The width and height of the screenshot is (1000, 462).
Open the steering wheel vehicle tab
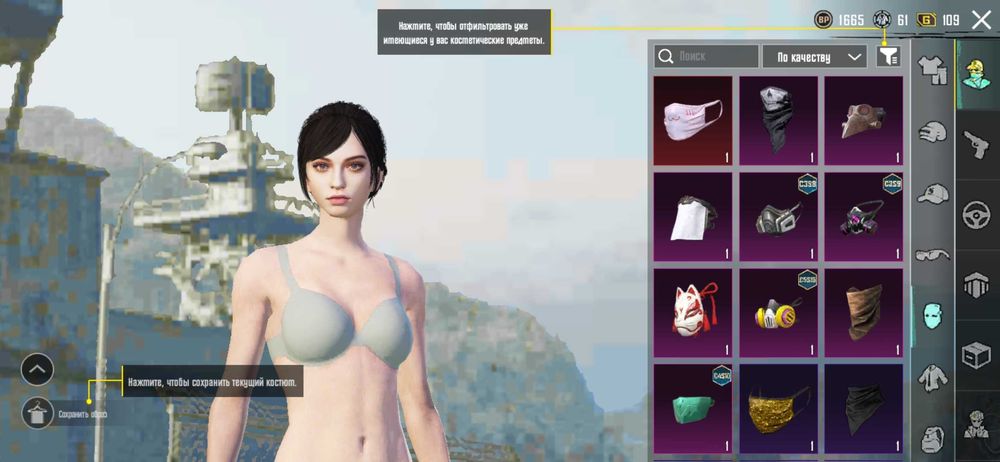point(976,214)
